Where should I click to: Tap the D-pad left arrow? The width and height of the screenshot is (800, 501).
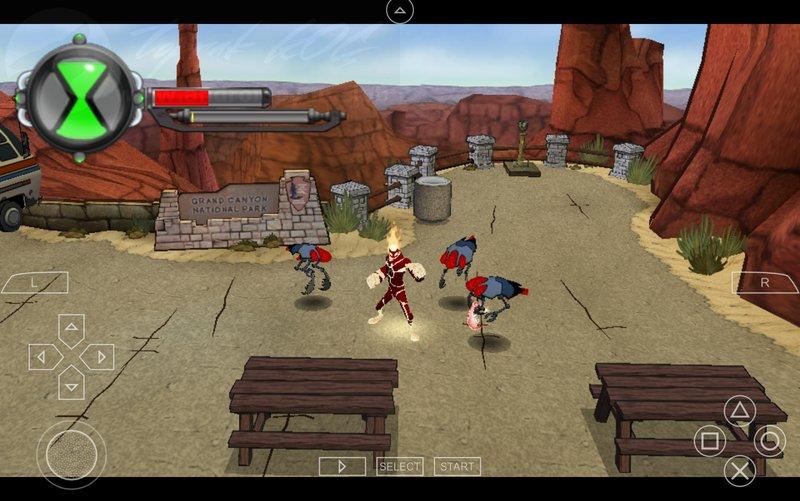pyautogui.click(x=44, y=357)
